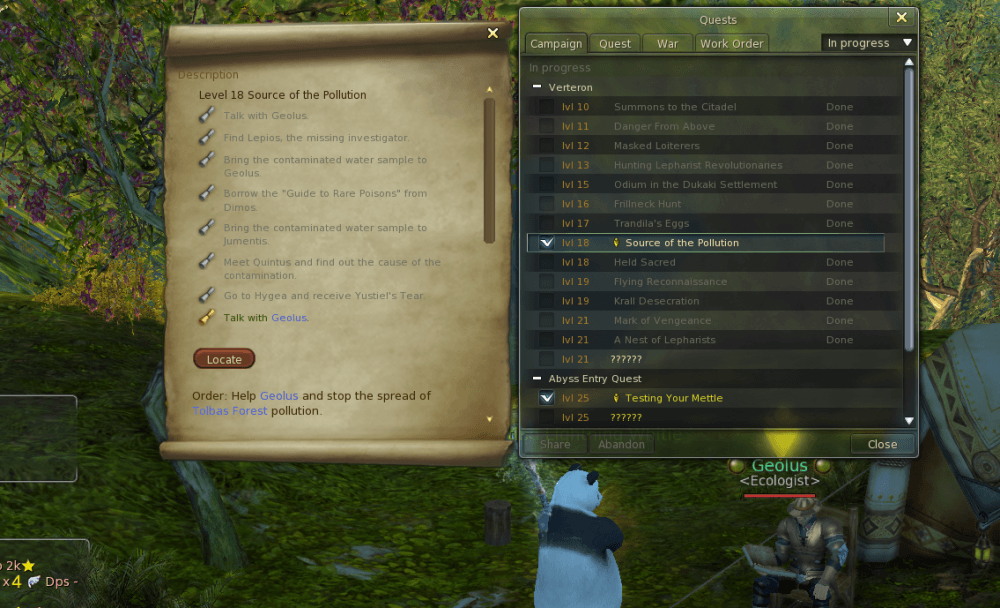1000x608 pixels.
Task: Toggle tracking checkbox for Testing Your Mettle
Action: coord(546,398)
